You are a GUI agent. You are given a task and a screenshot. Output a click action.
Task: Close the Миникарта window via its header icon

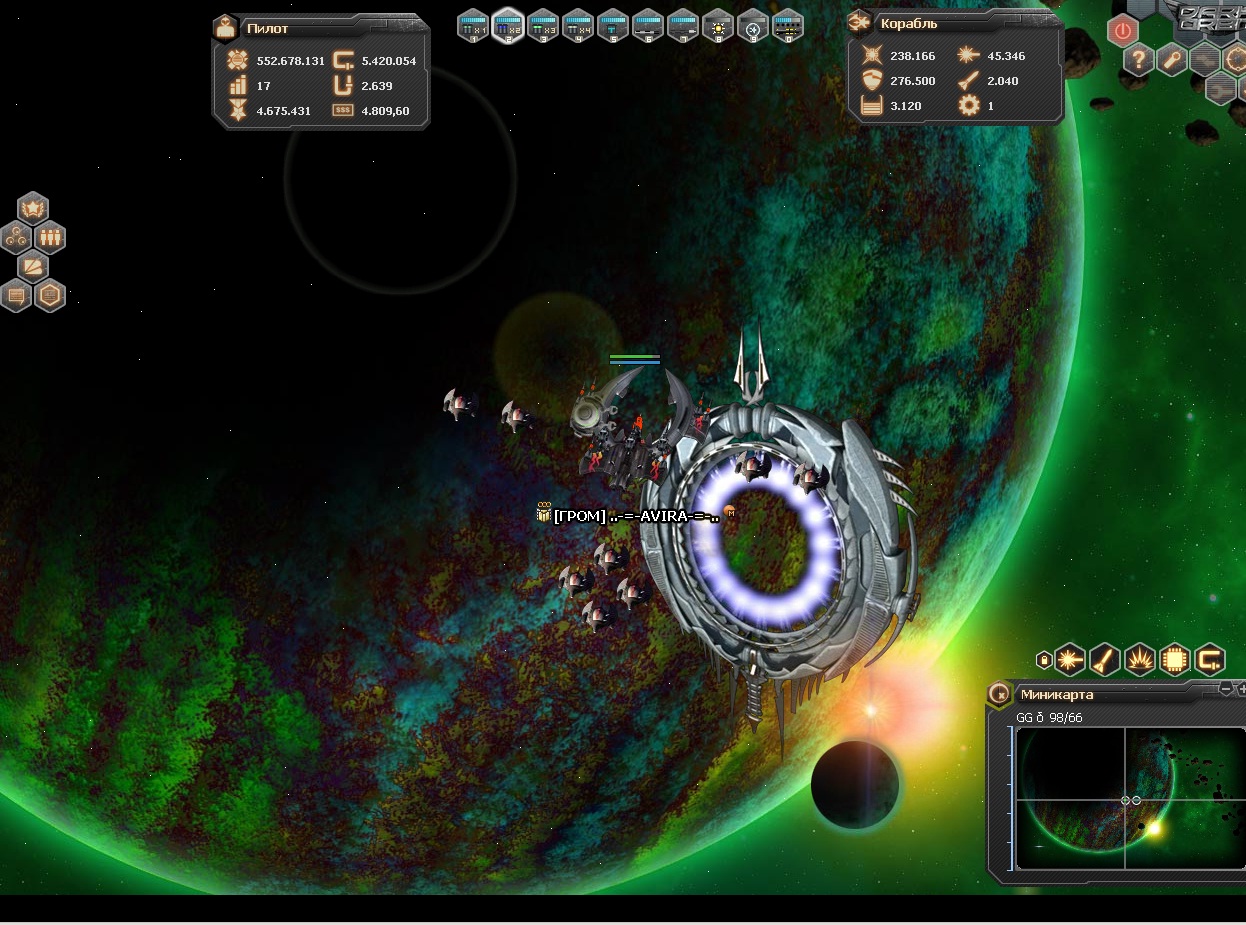[x=999, y=694]
